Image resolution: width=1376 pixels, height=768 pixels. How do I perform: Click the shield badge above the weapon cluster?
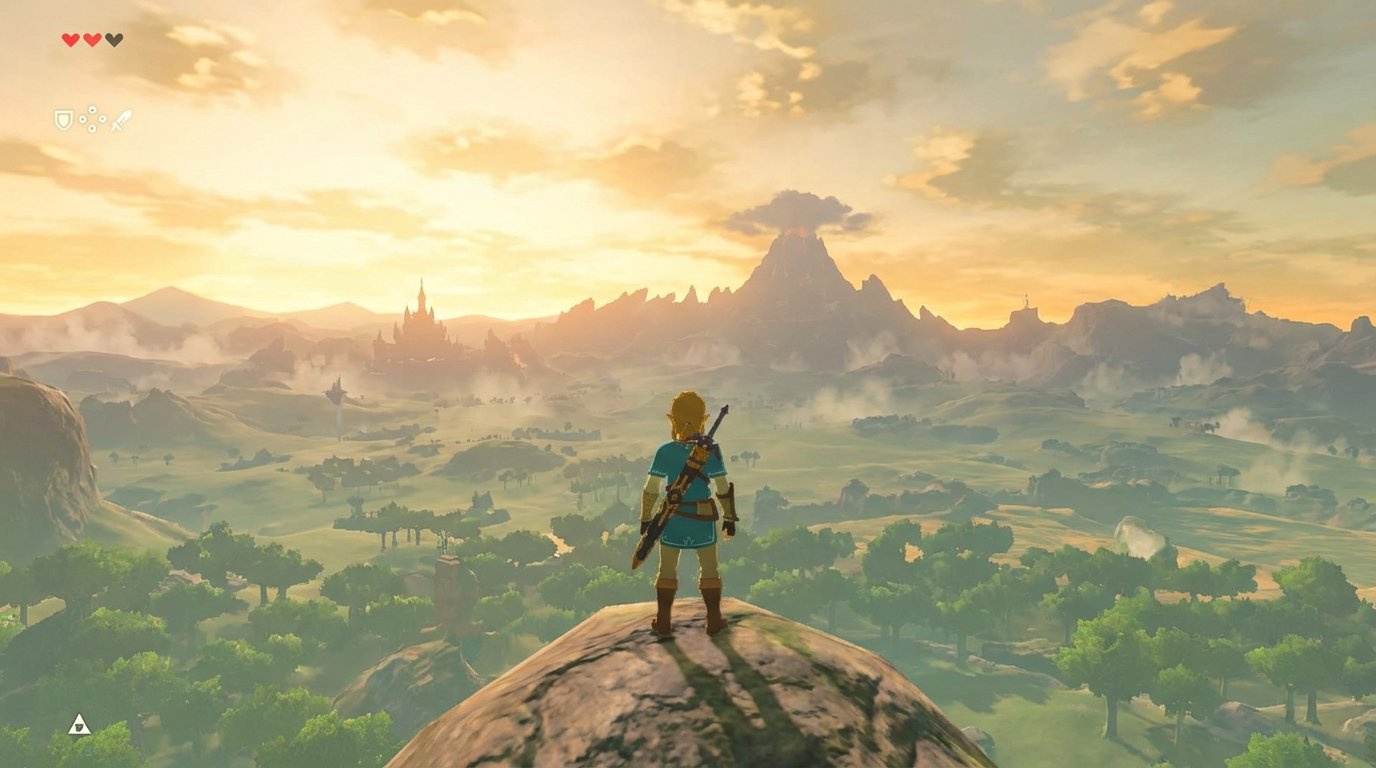coord(63,121)
